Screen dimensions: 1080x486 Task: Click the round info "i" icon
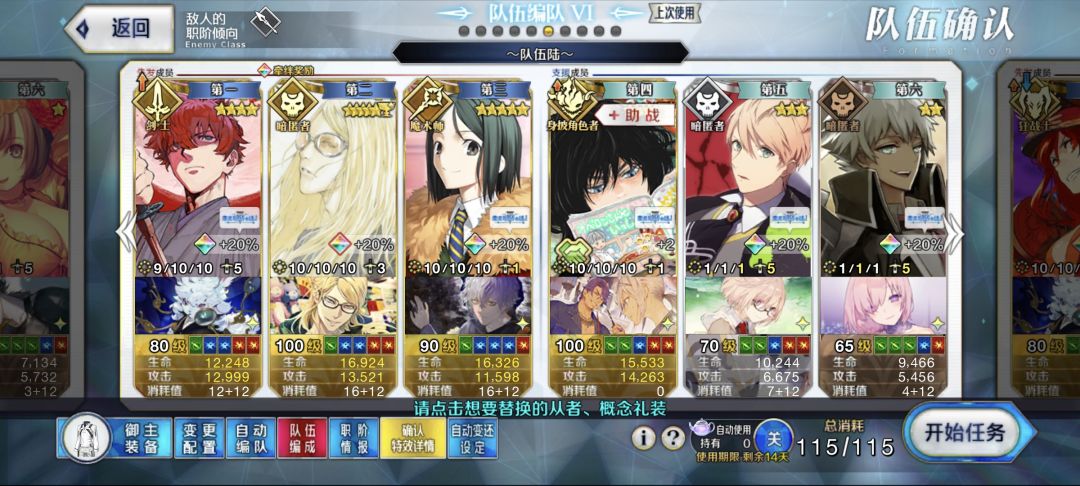pos(644,437)
